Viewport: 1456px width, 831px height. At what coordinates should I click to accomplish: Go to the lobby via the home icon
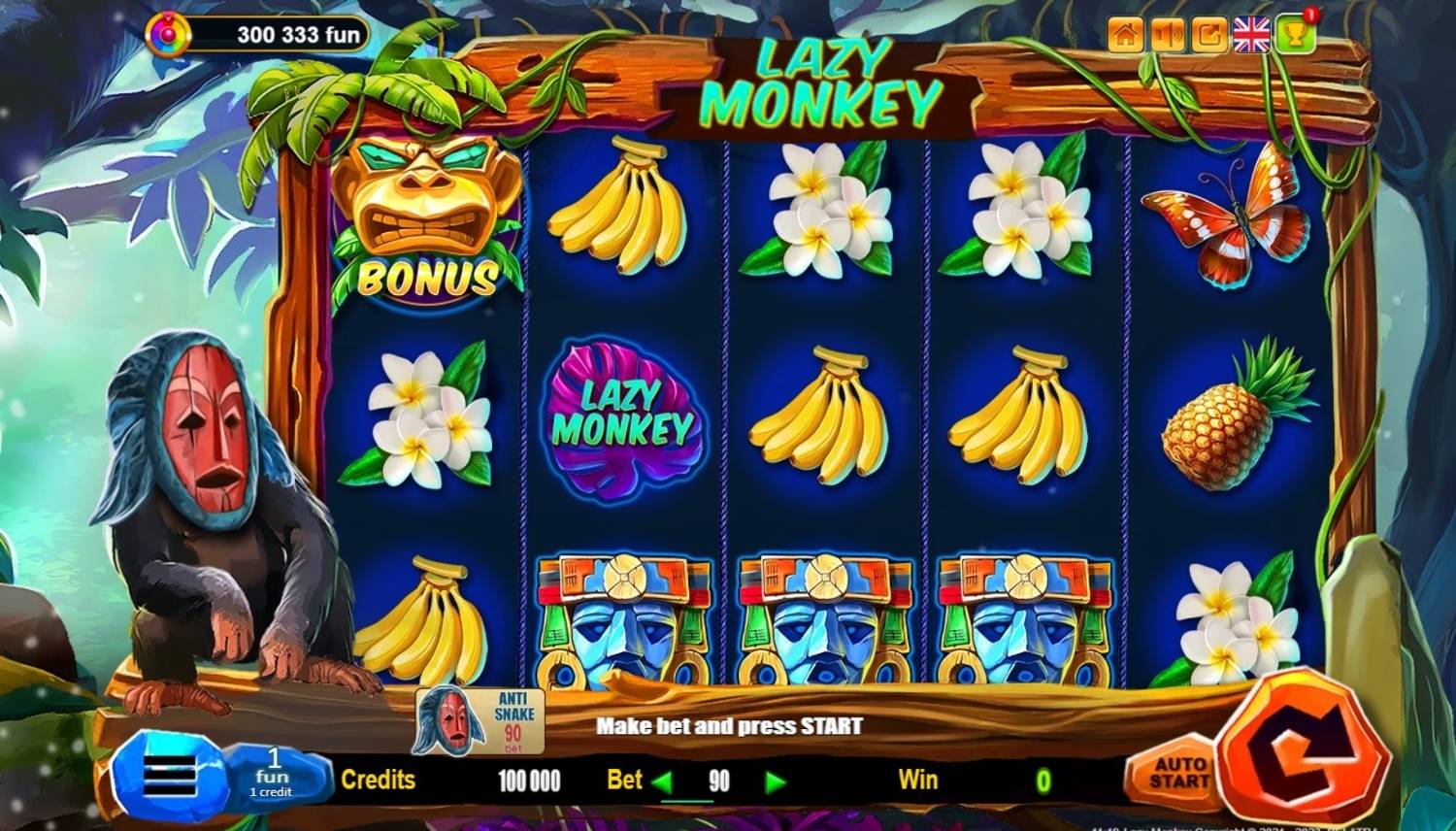point(1126,36)
